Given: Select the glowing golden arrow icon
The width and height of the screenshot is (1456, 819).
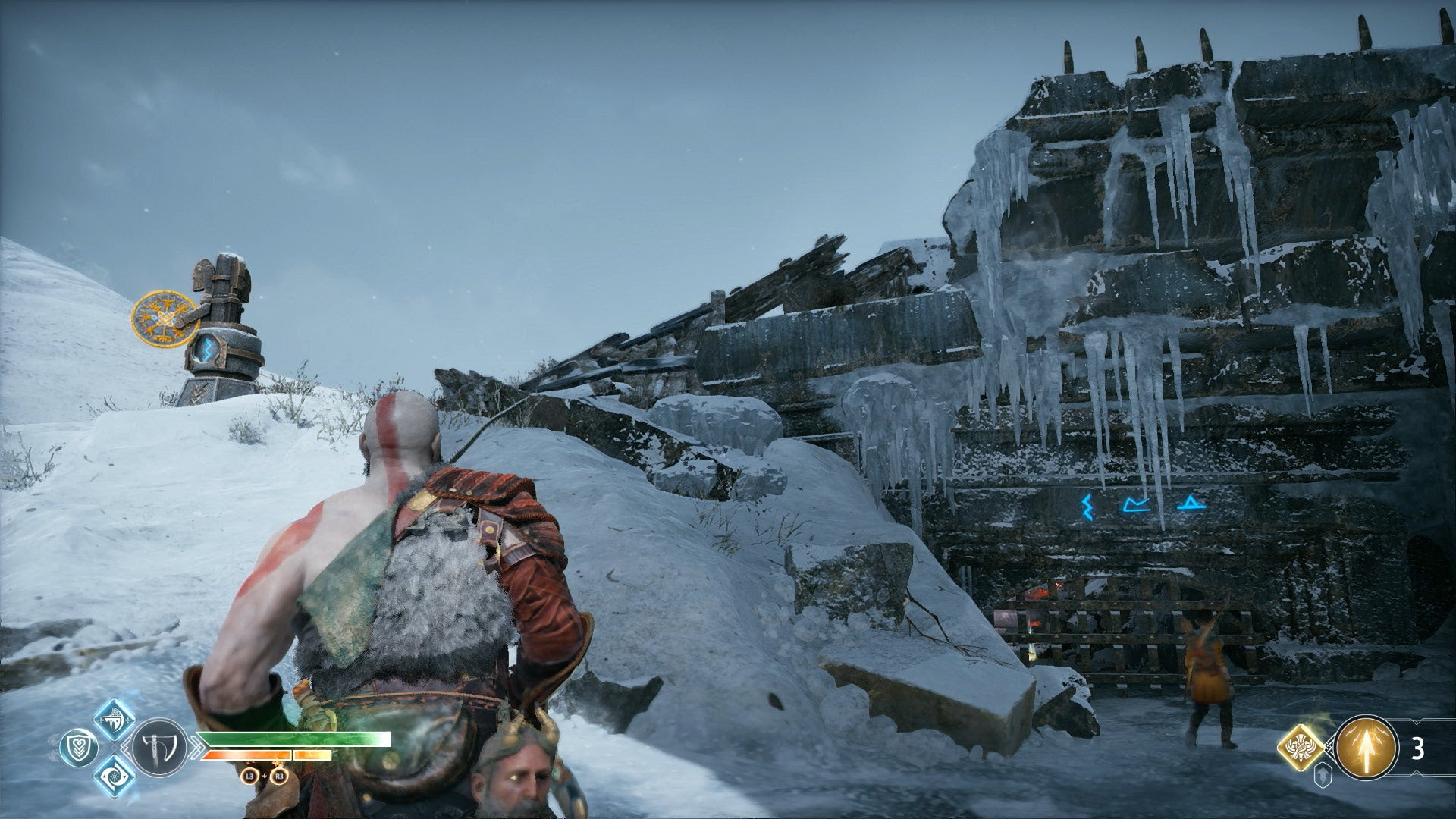Looking at the screenshot, I should tap(1367, 748).
